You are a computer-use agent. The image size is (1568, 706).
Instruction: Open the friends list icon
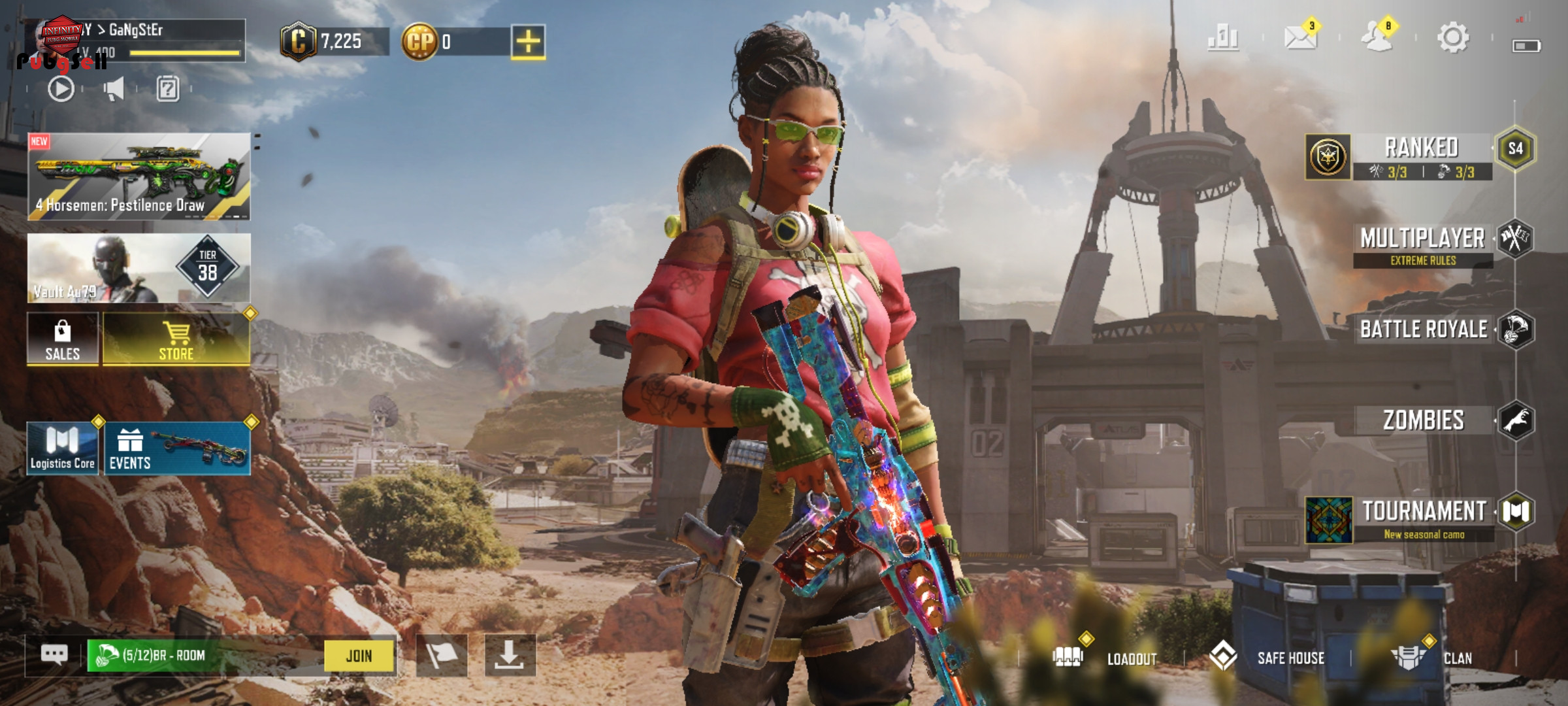pos(1377,38)
